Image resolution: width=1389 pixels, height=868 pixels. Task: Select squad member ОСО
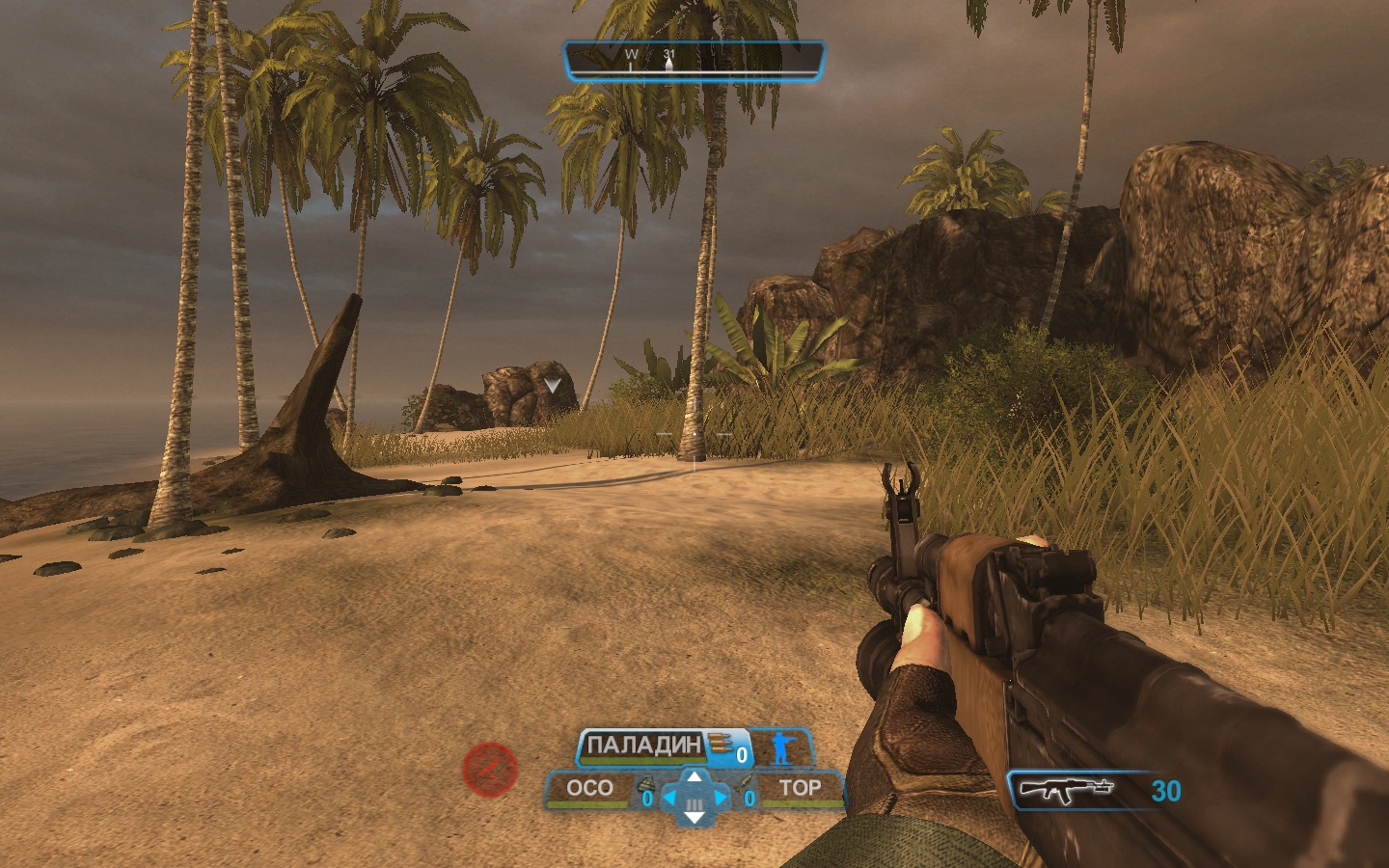(x=589, y=788)
